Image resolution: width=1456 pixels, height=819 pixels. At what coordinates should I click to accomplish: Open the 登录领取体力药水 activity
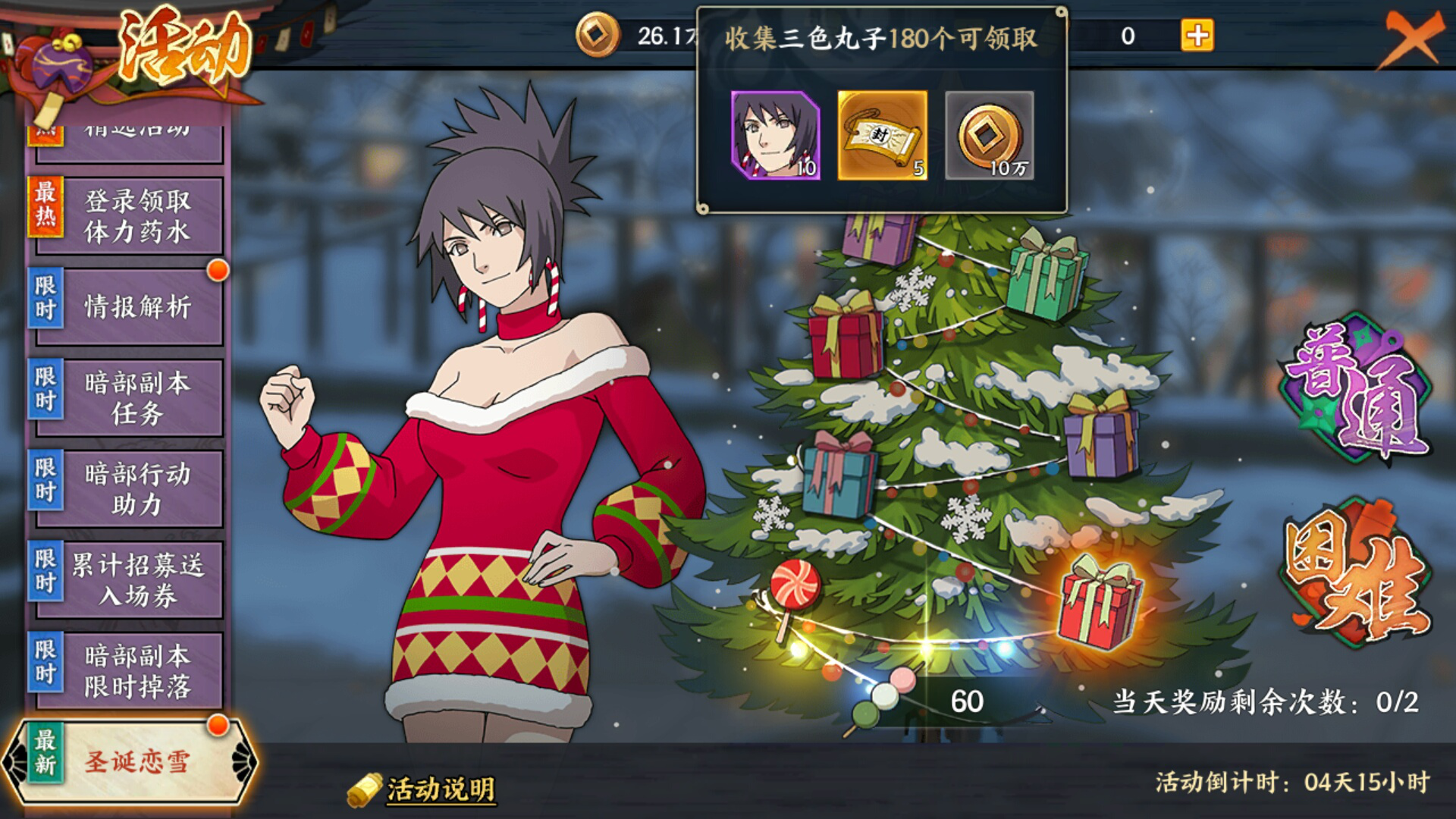(x=129, y=216)
